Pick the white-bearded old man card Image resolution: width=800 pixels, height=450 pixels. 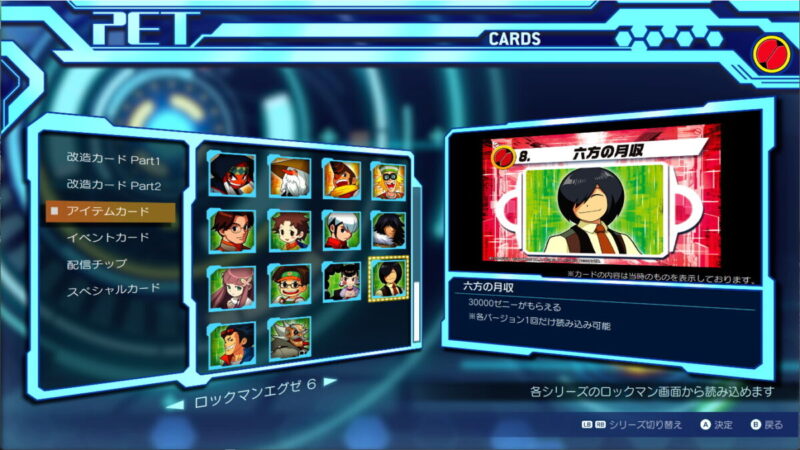click(x=289, y=176)
